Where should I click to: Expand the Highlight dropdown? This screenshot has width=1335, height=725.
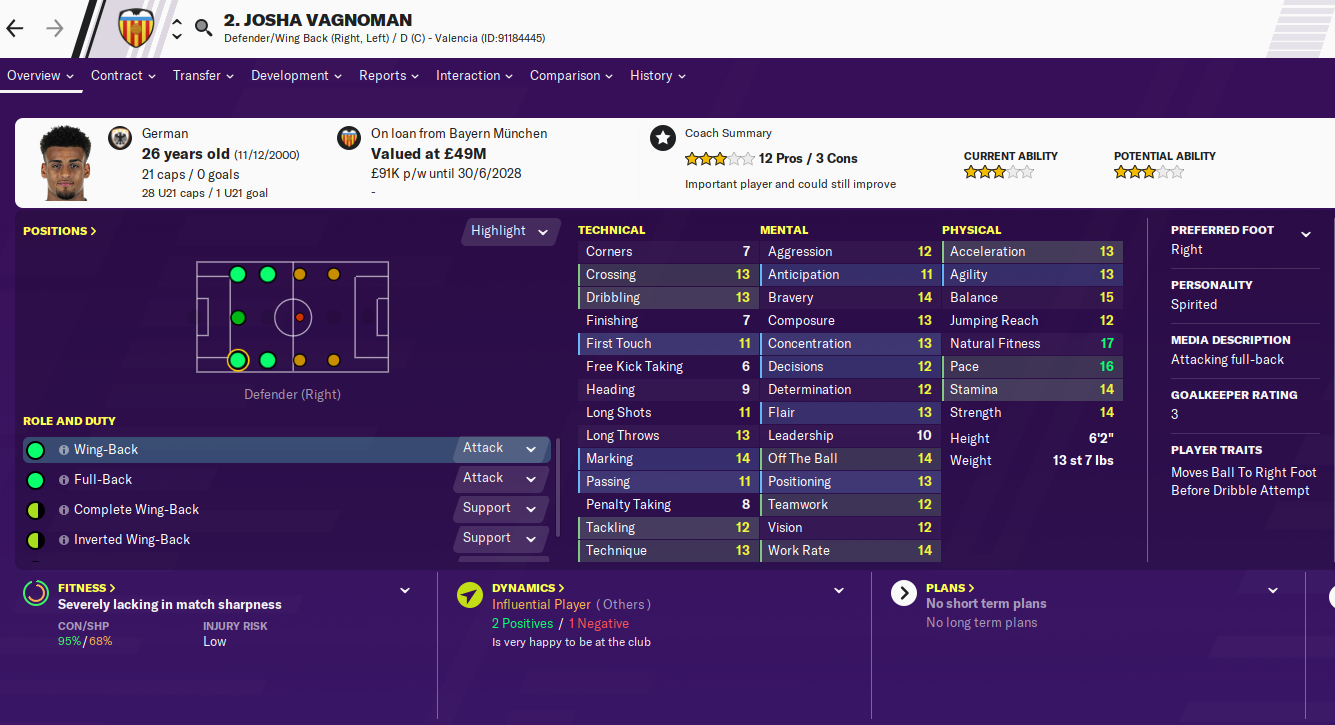510,231
